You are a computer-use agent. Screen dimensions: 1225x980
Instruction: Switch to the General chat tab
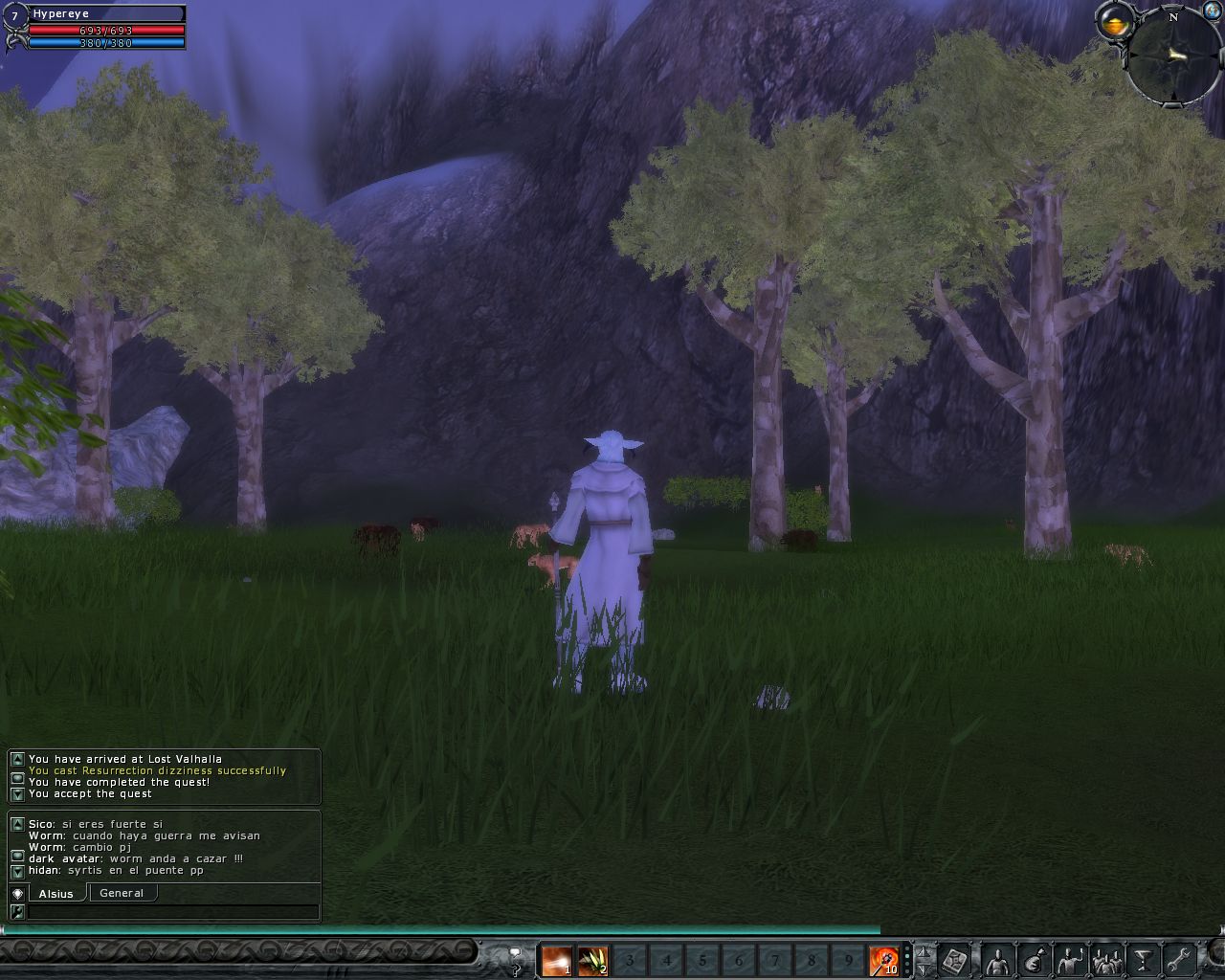(122, 893)
